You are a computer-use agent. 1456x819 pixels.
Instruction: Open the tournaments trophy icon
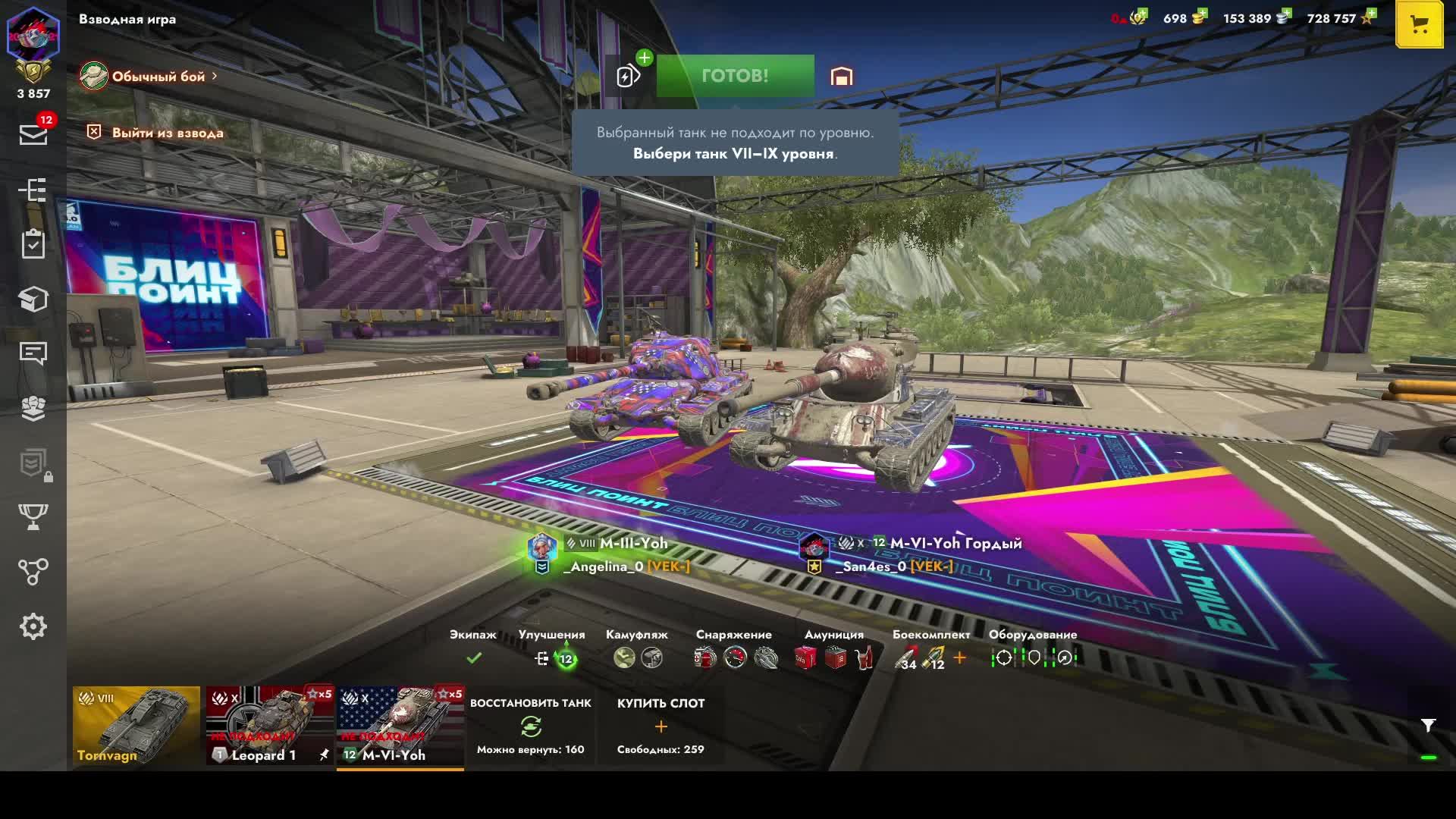pyautogui.click(x=33, y=517)
